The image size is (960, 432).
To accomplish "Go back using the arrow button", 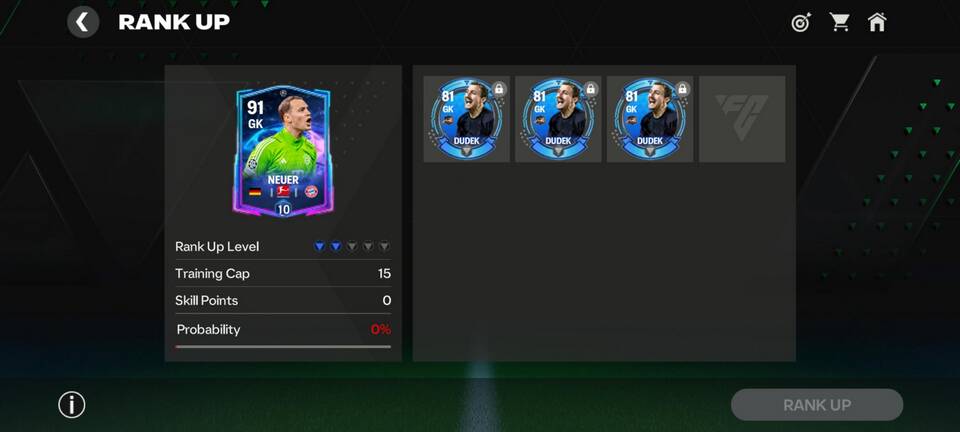I will pos(83,22).
